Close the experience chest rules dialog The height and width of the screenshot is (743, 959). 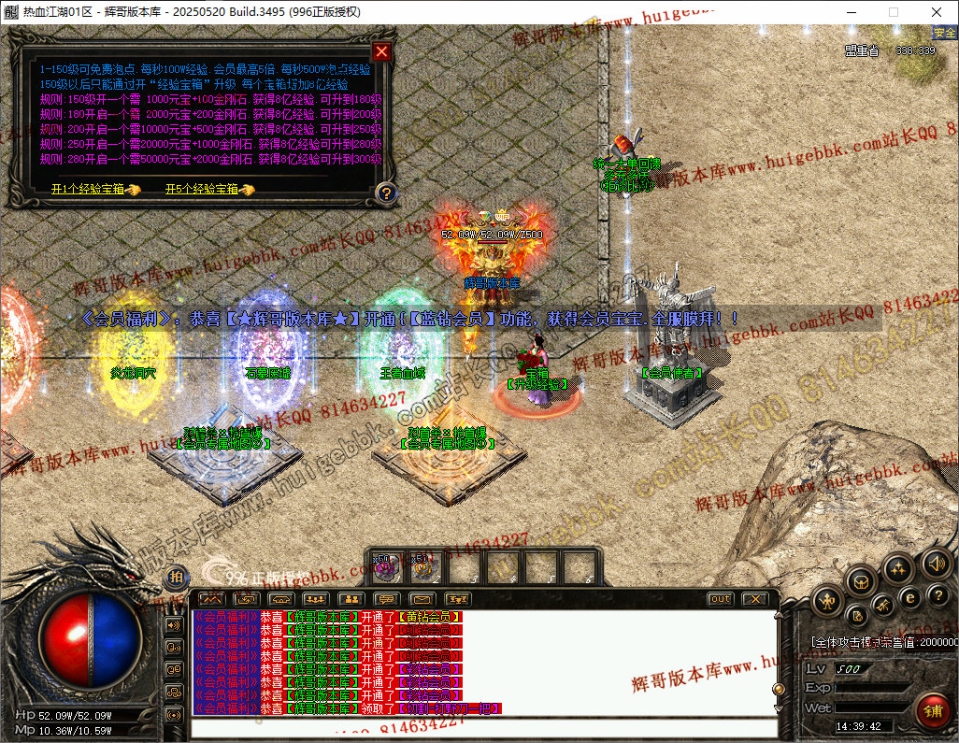(x=381, y=52)
